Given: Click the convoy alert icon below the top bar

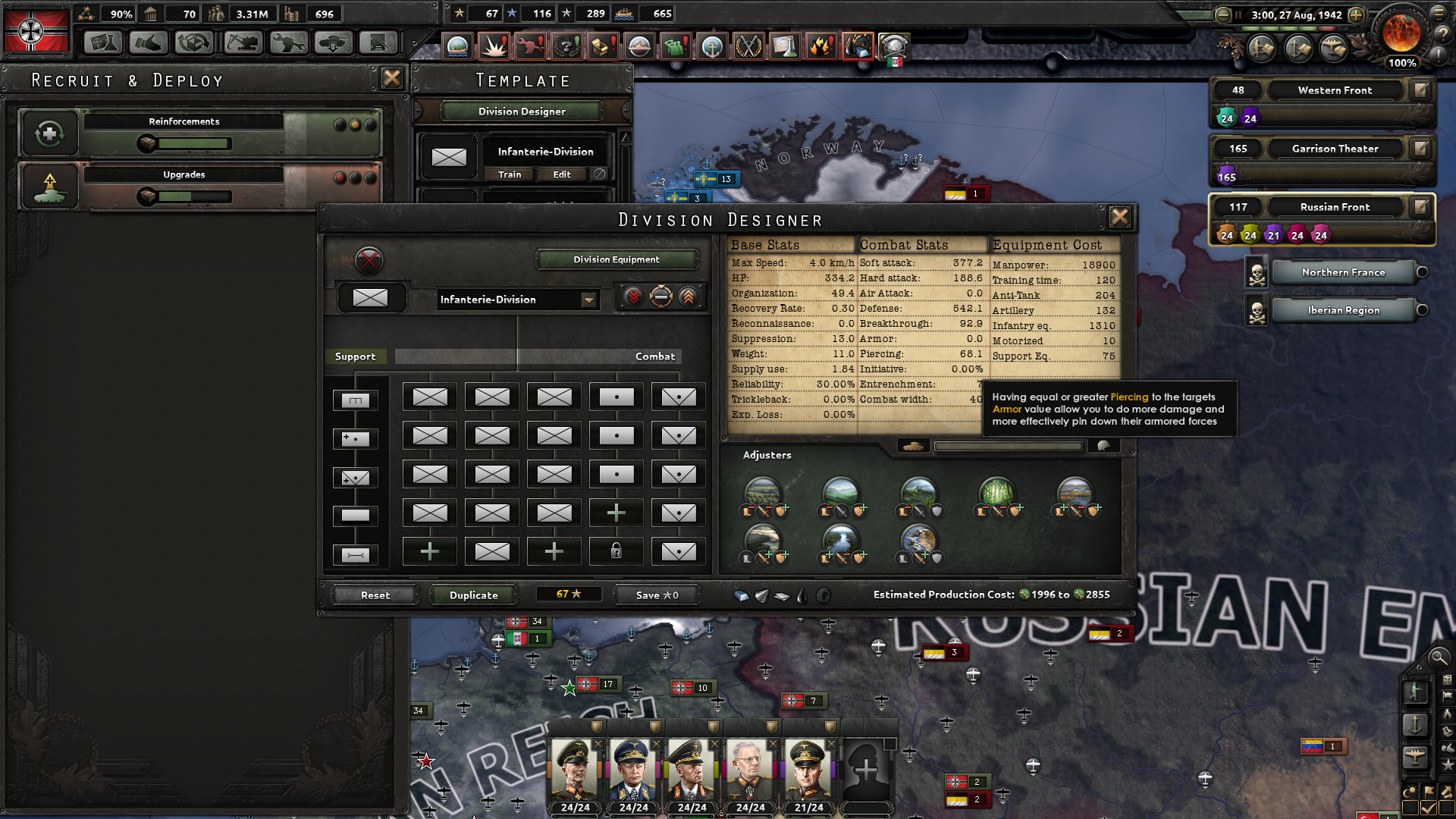Looking at the screenshot, I should [x=457, y=46].
